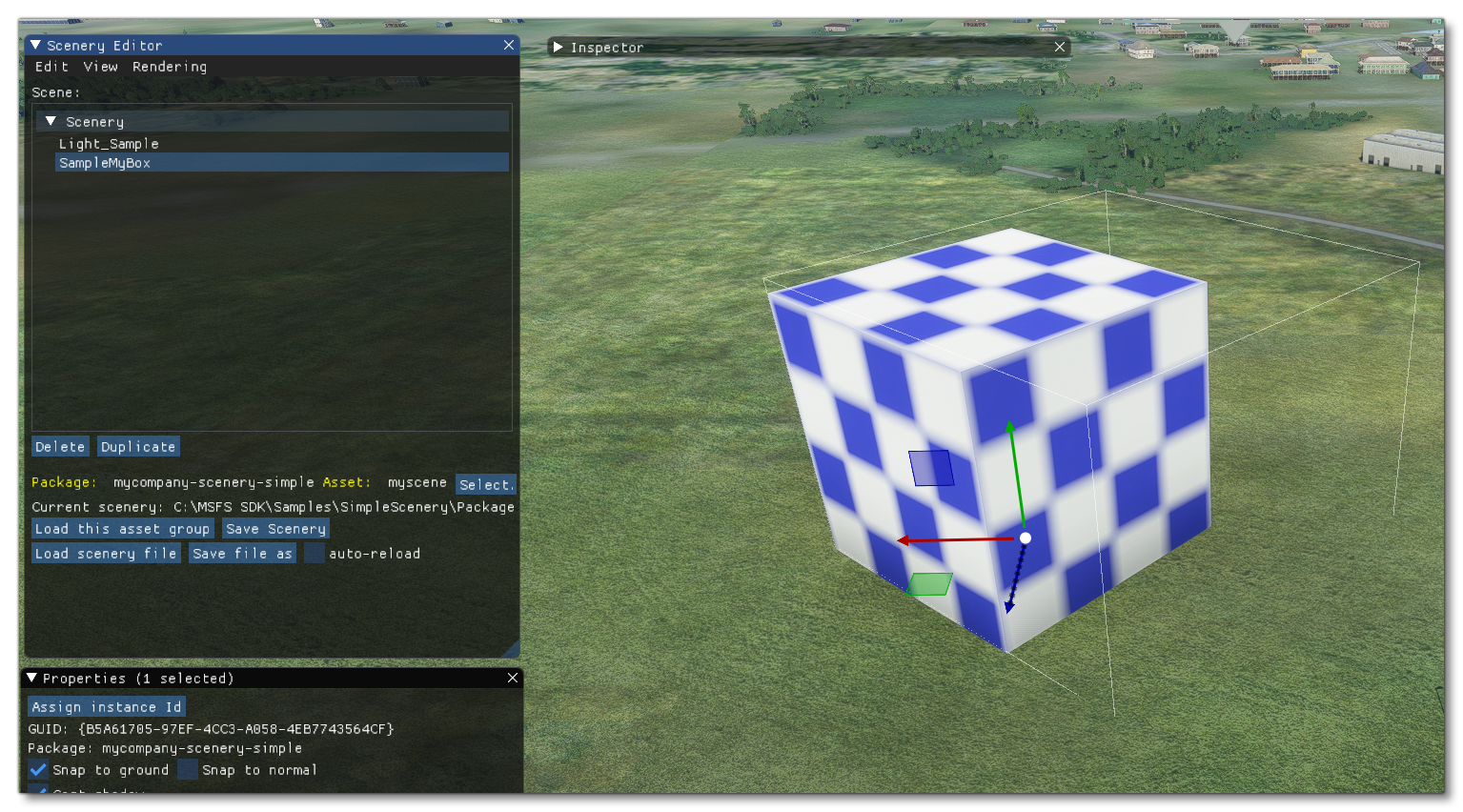Click Assign instance Id
Image resolution: width=1463 pixels, height=812 pixels.
point(106,706)
